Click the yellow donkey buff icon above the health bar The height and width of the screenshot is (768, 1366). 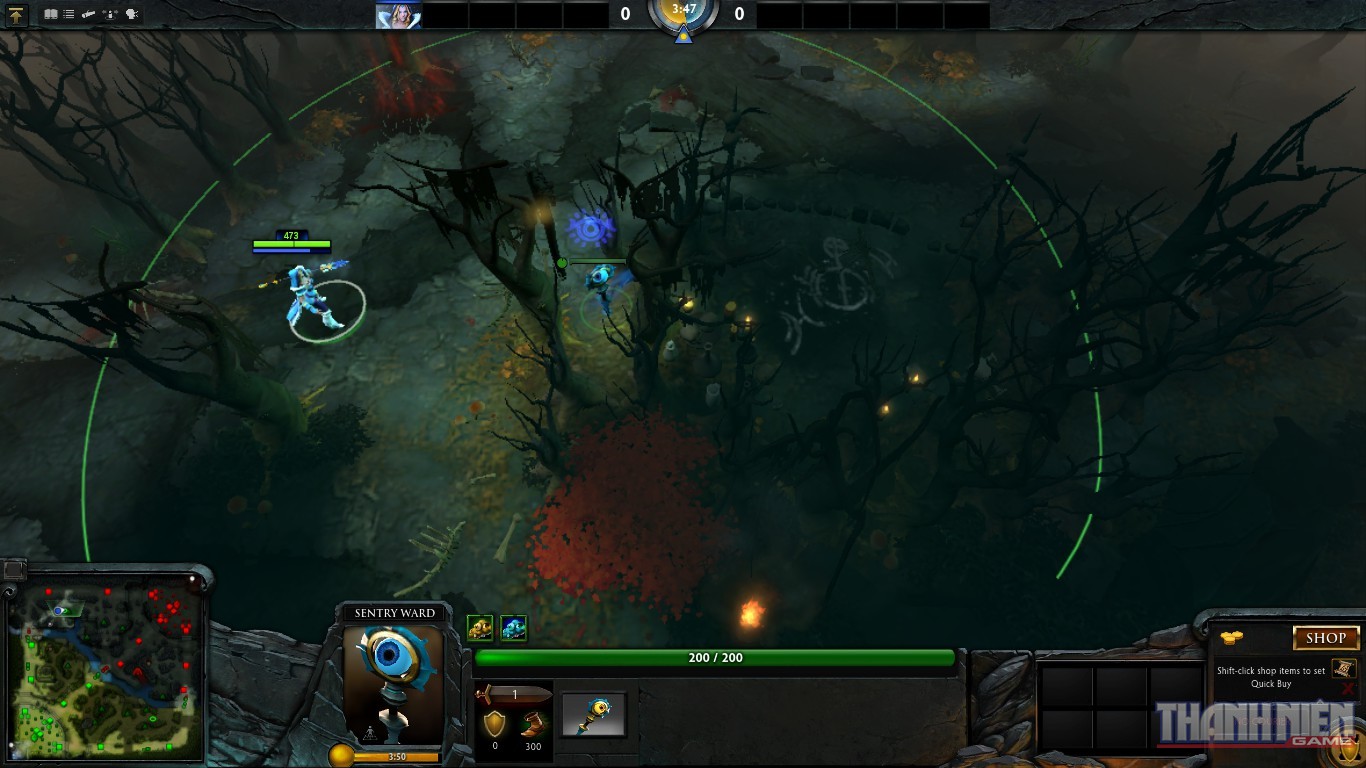click(481, 627)
